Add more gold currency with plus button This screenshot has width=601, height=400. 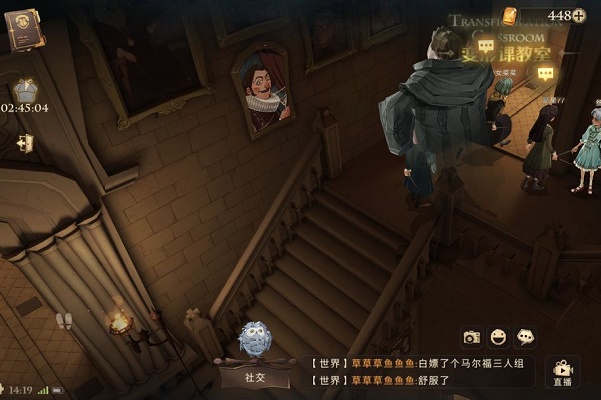(579, 15)
